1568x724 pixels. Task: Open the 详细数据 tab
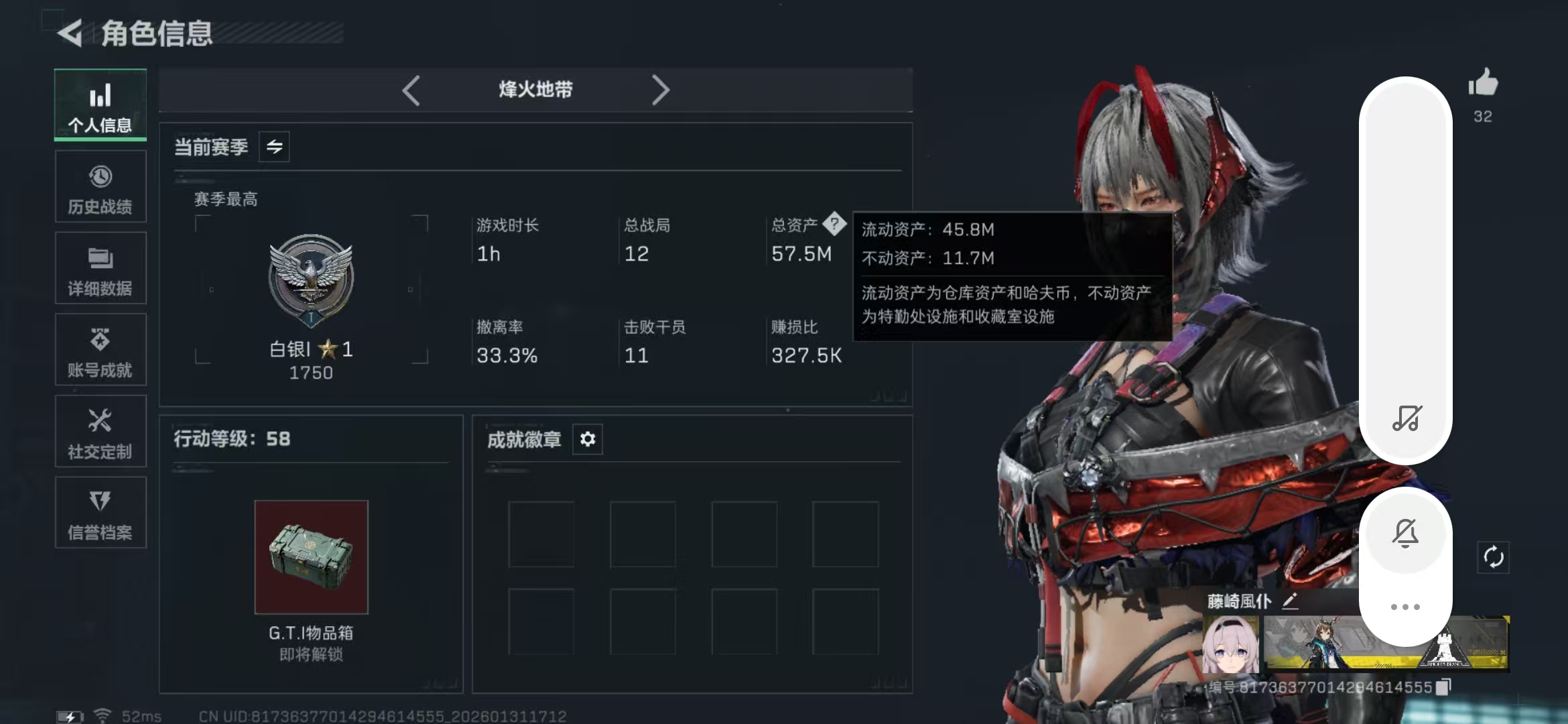pyautogui.click(x=100, y=267)
